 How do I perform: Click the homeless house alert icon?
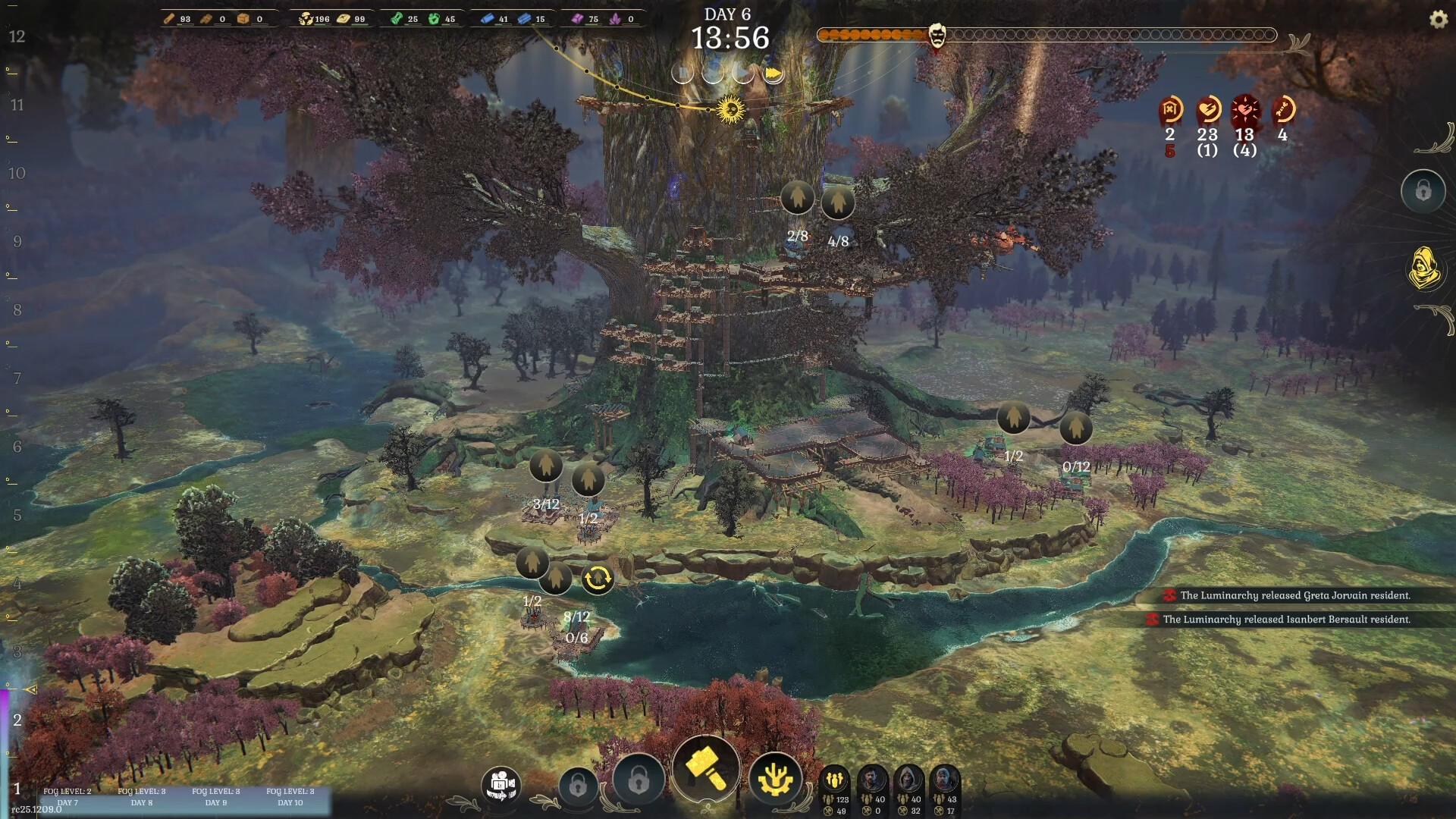[1170, 110]
